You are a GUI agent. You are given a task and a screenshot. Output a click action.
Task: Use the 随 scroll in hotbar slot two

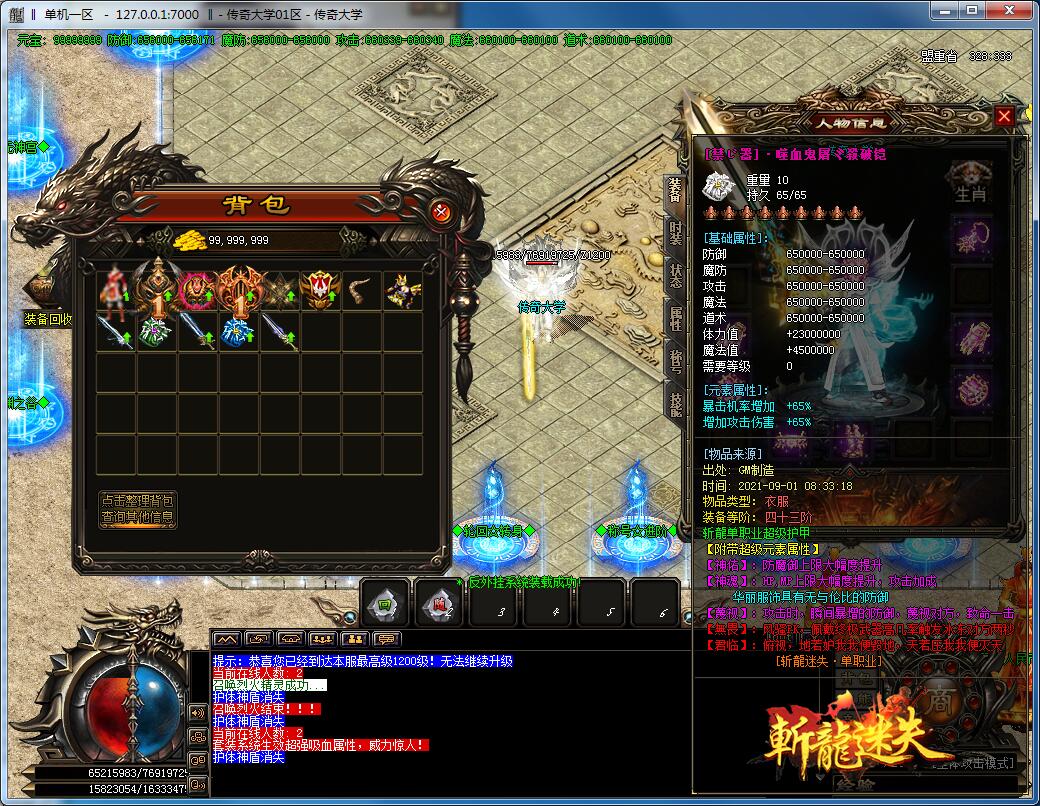pyautogui.click(x=438, y=605)
